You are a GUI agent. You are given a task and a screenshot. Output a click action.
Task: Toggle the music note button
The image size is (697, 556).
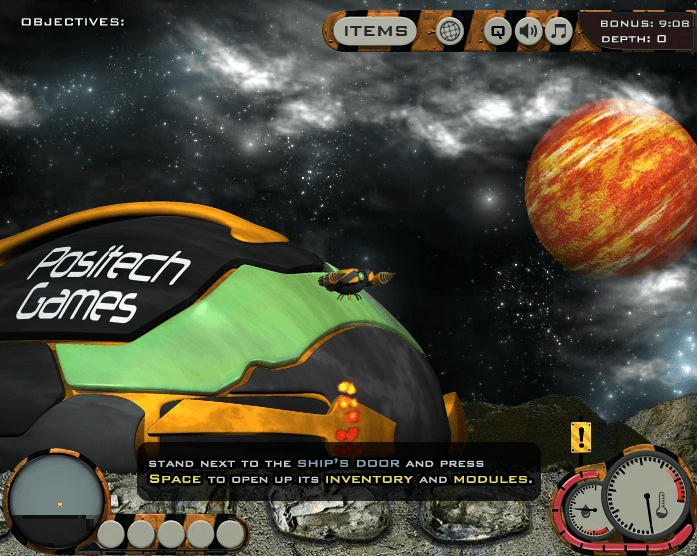point(558,31)
